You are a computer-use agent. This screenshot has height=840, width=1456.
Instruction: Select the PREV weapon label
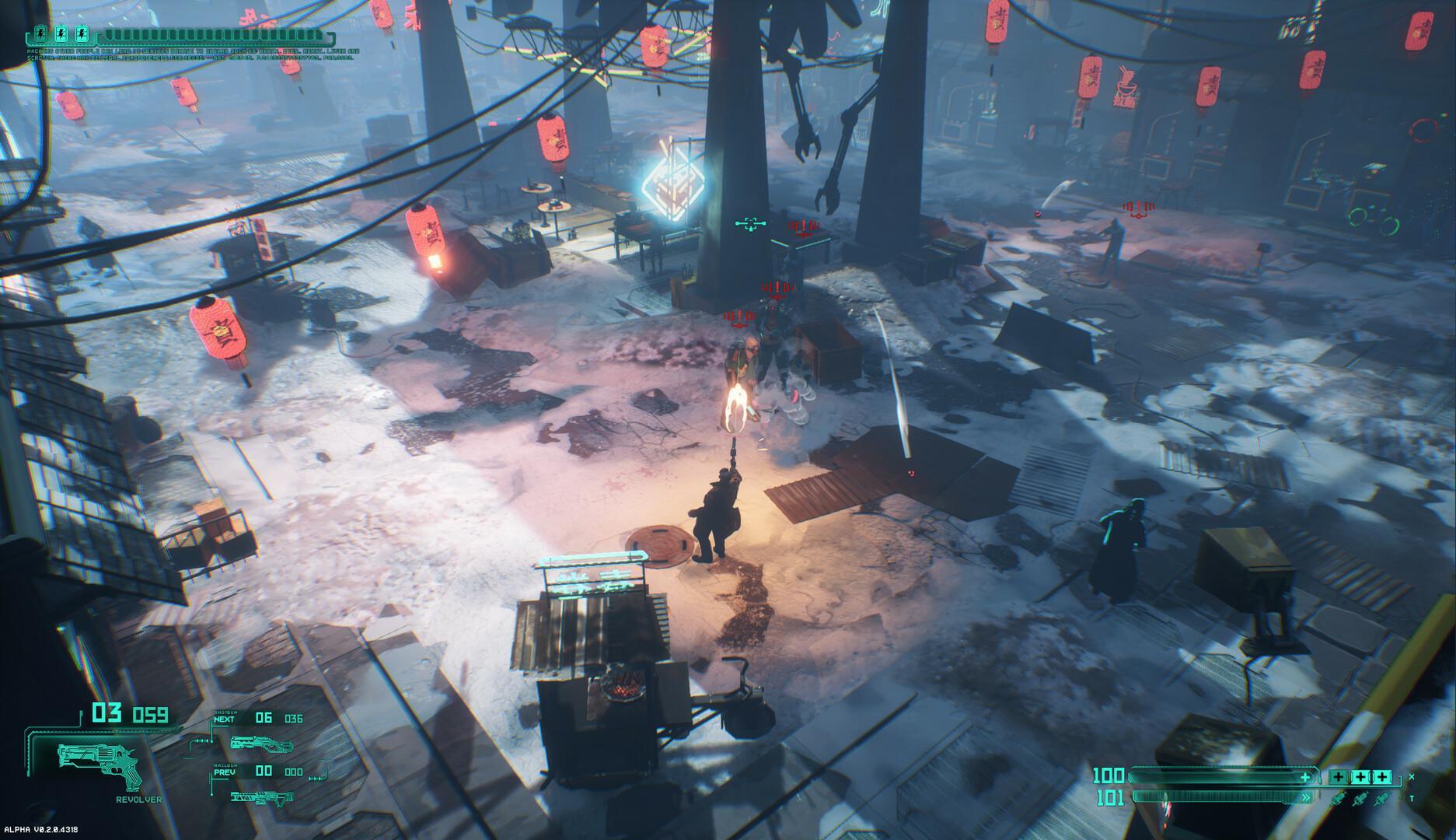[224, 772]
